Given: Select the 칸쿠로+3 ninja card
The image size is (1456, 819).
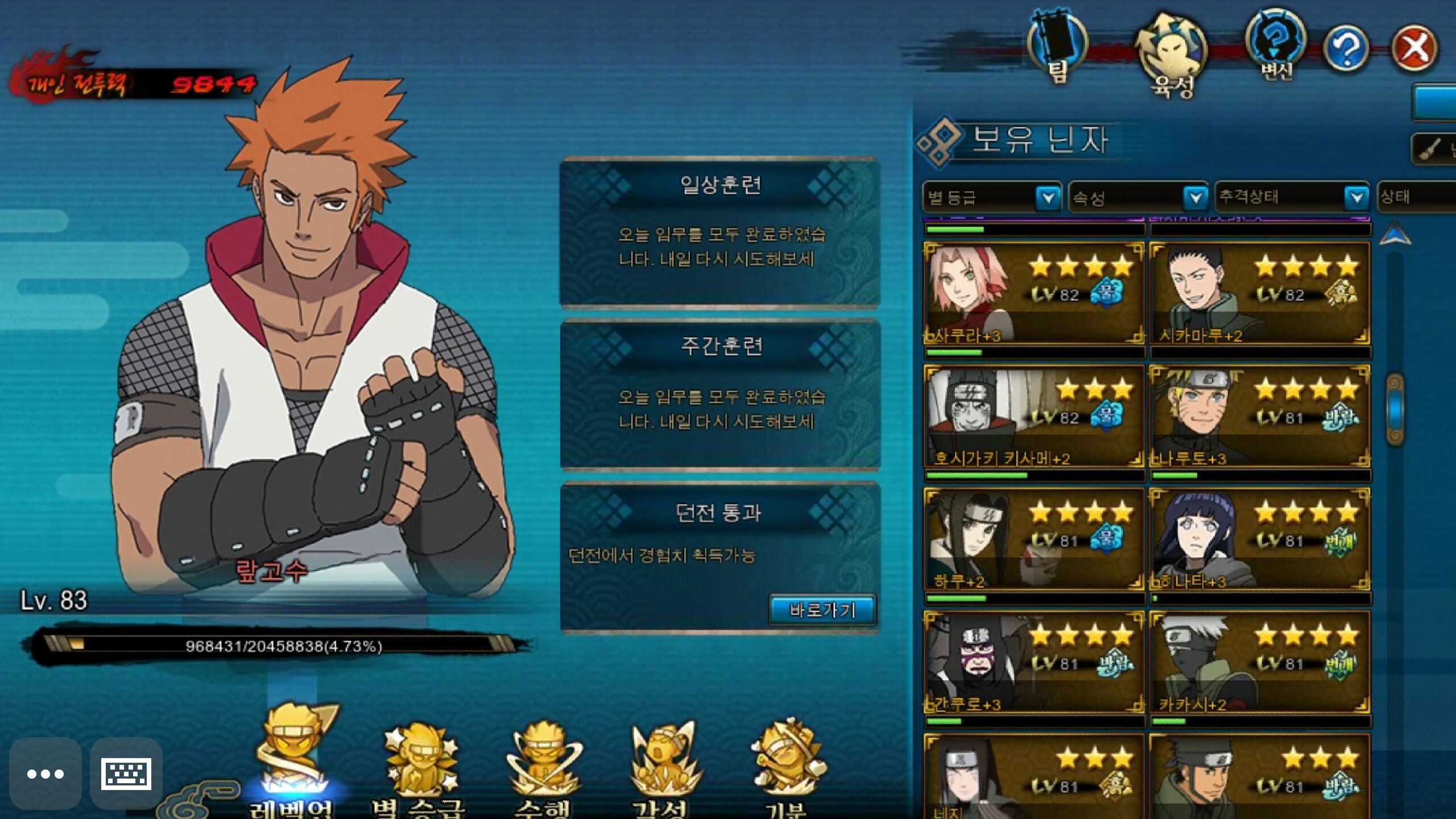Looking at the screenshot, I should coord(1033,663).
